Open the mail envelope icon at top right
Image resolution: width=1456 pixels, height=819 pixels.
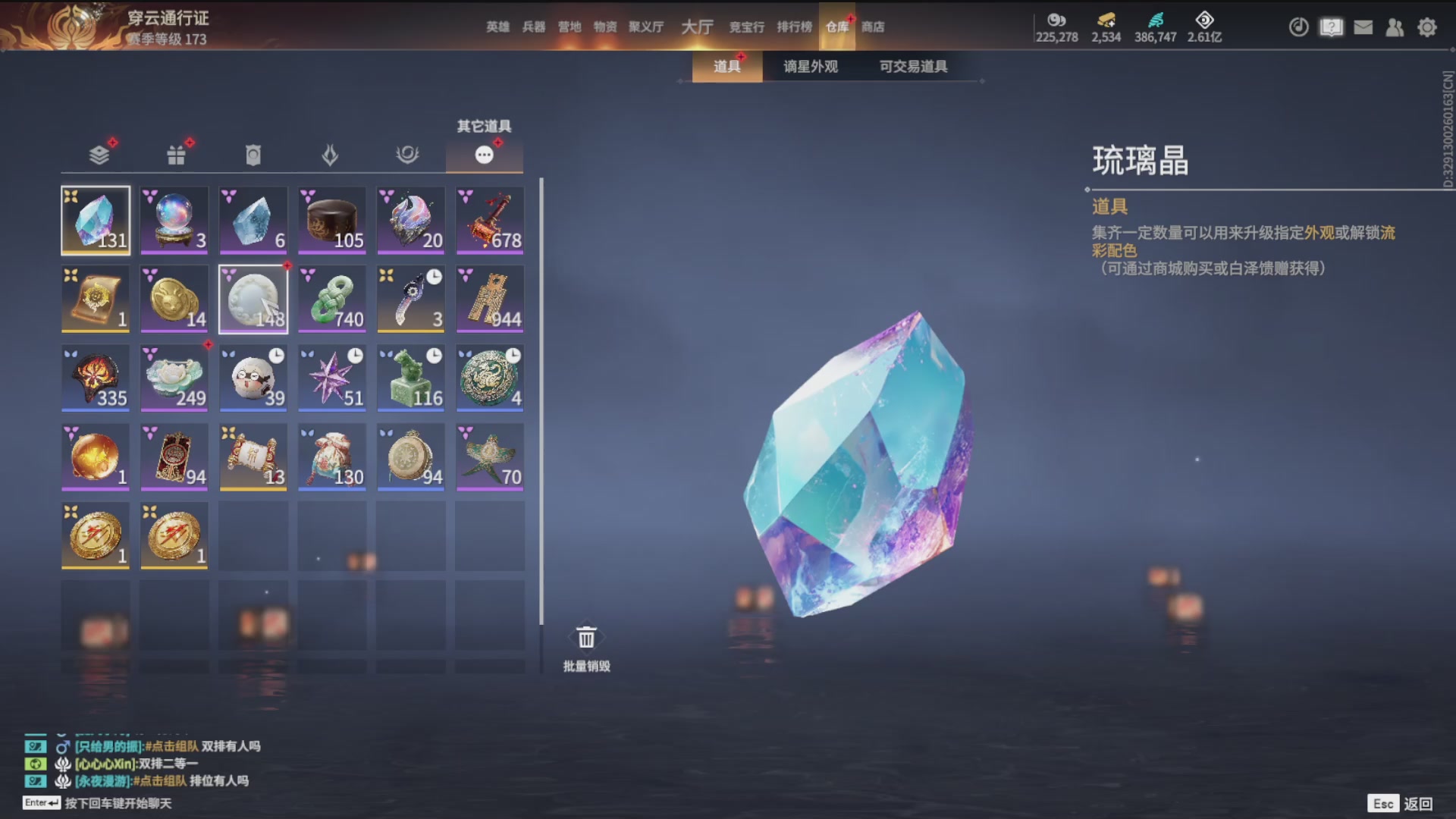point(1363,27)
